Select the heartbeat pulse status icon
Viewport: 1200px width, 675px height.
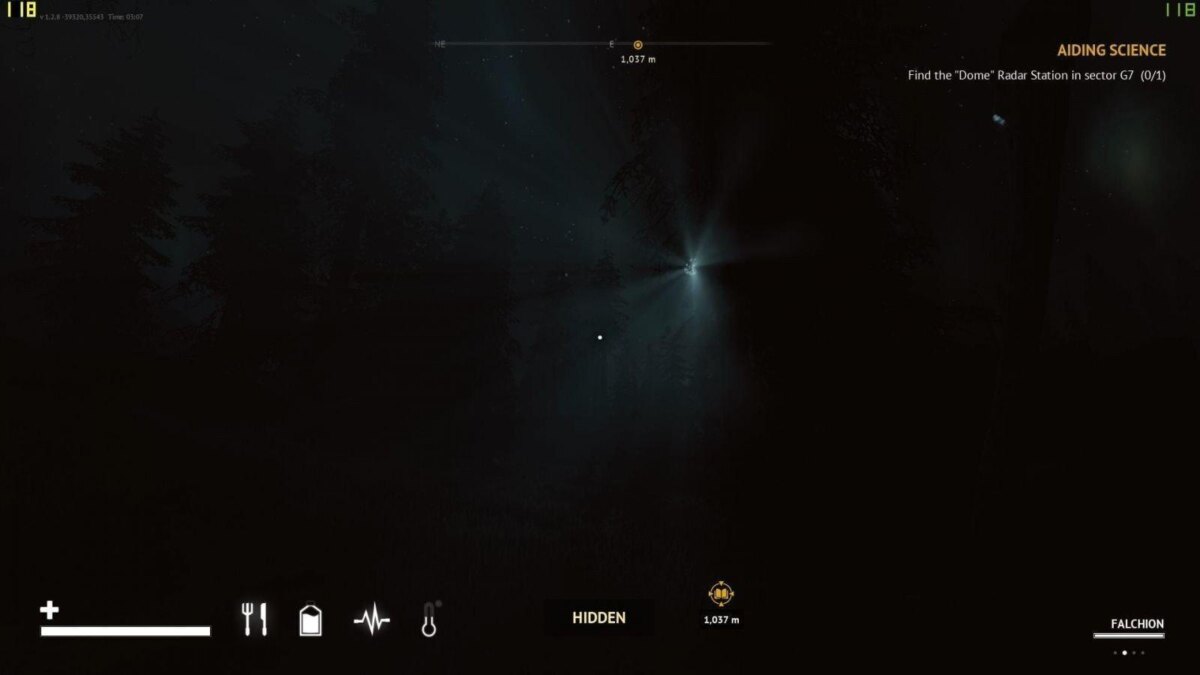coord(371,621)
